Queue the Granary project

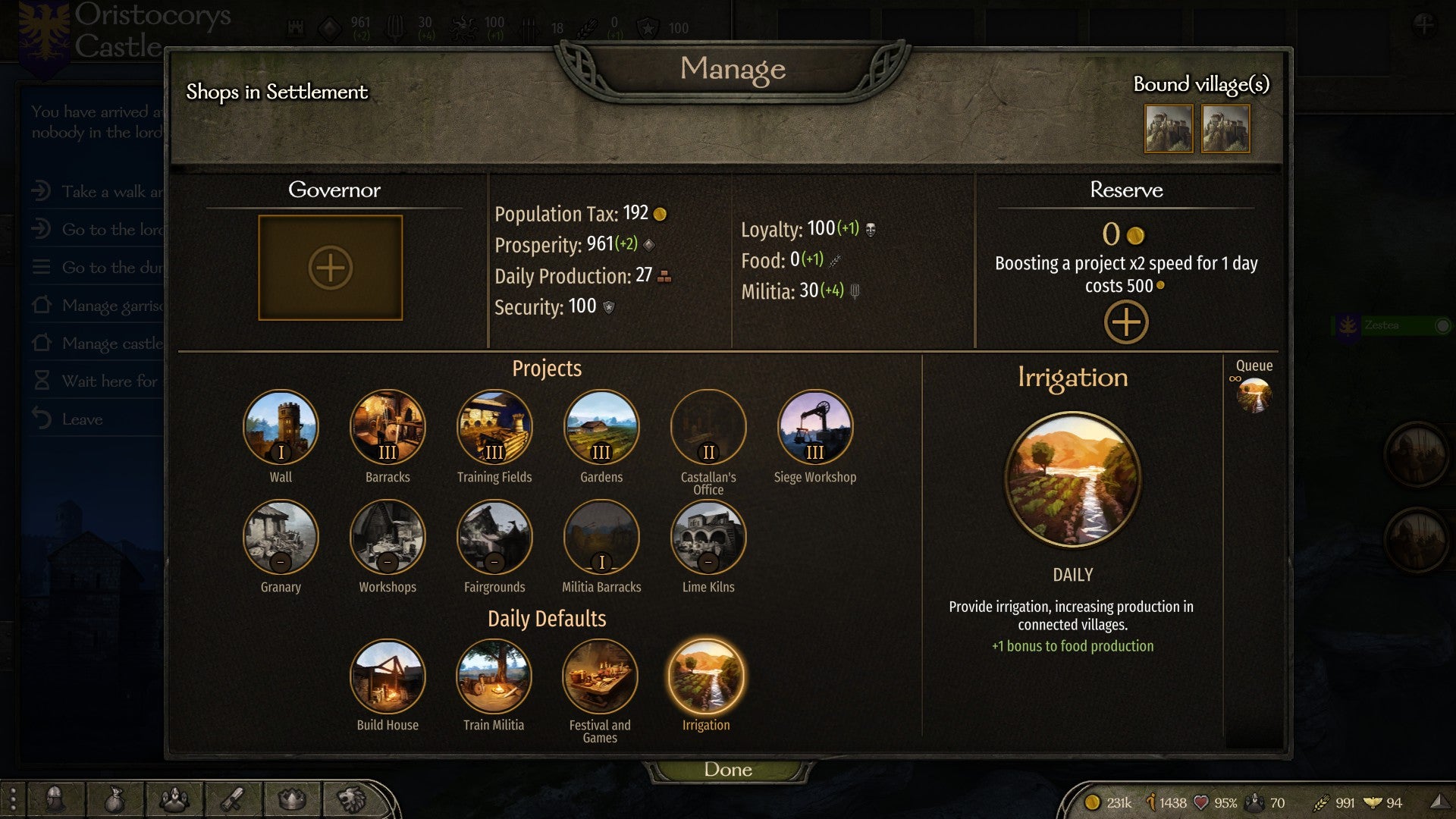tap(281, 537)
